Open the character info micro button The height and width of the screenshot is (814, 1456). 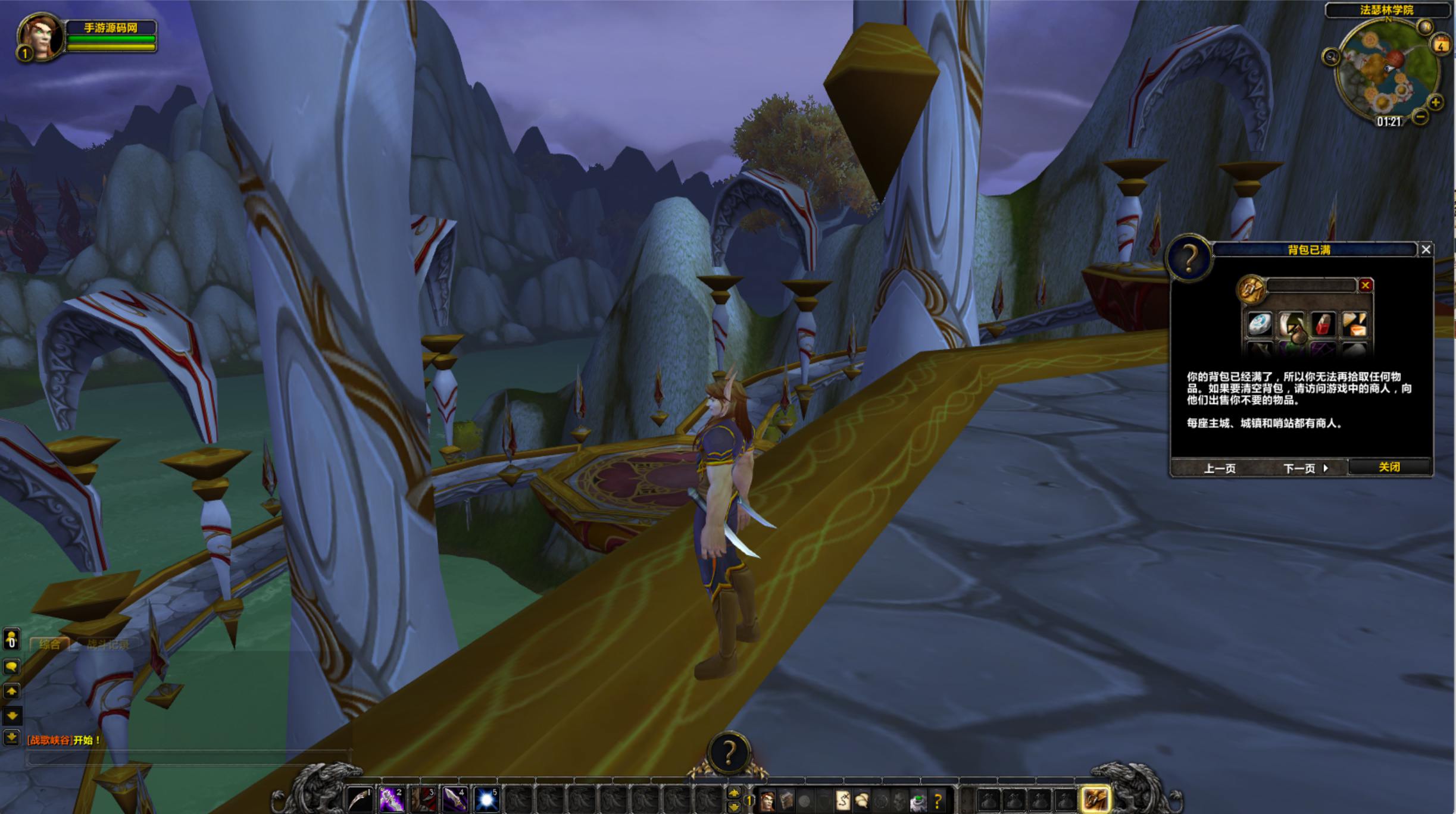(x=767, y=801)
